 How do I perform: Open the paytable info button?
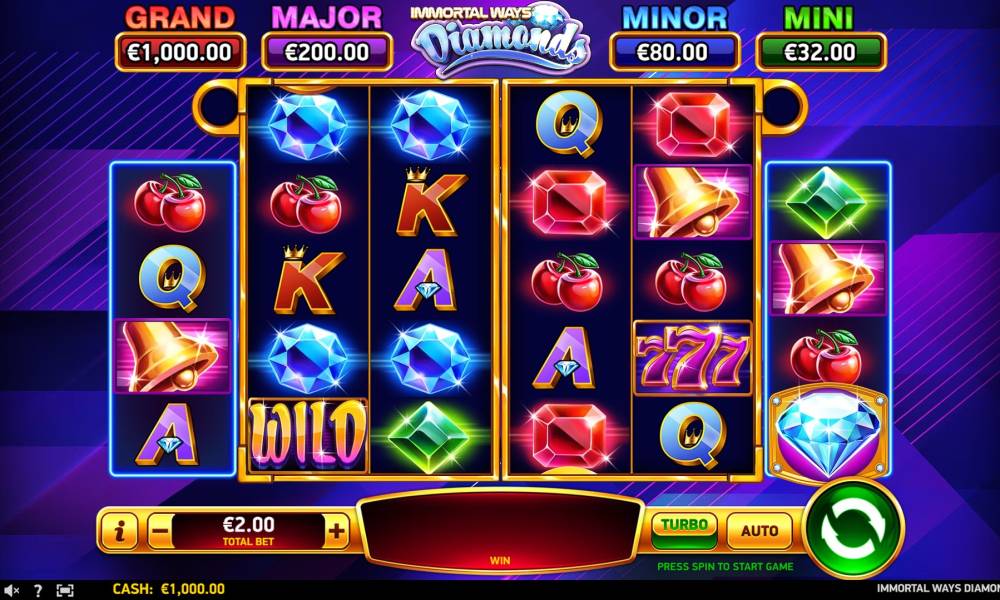pos(119,531)
